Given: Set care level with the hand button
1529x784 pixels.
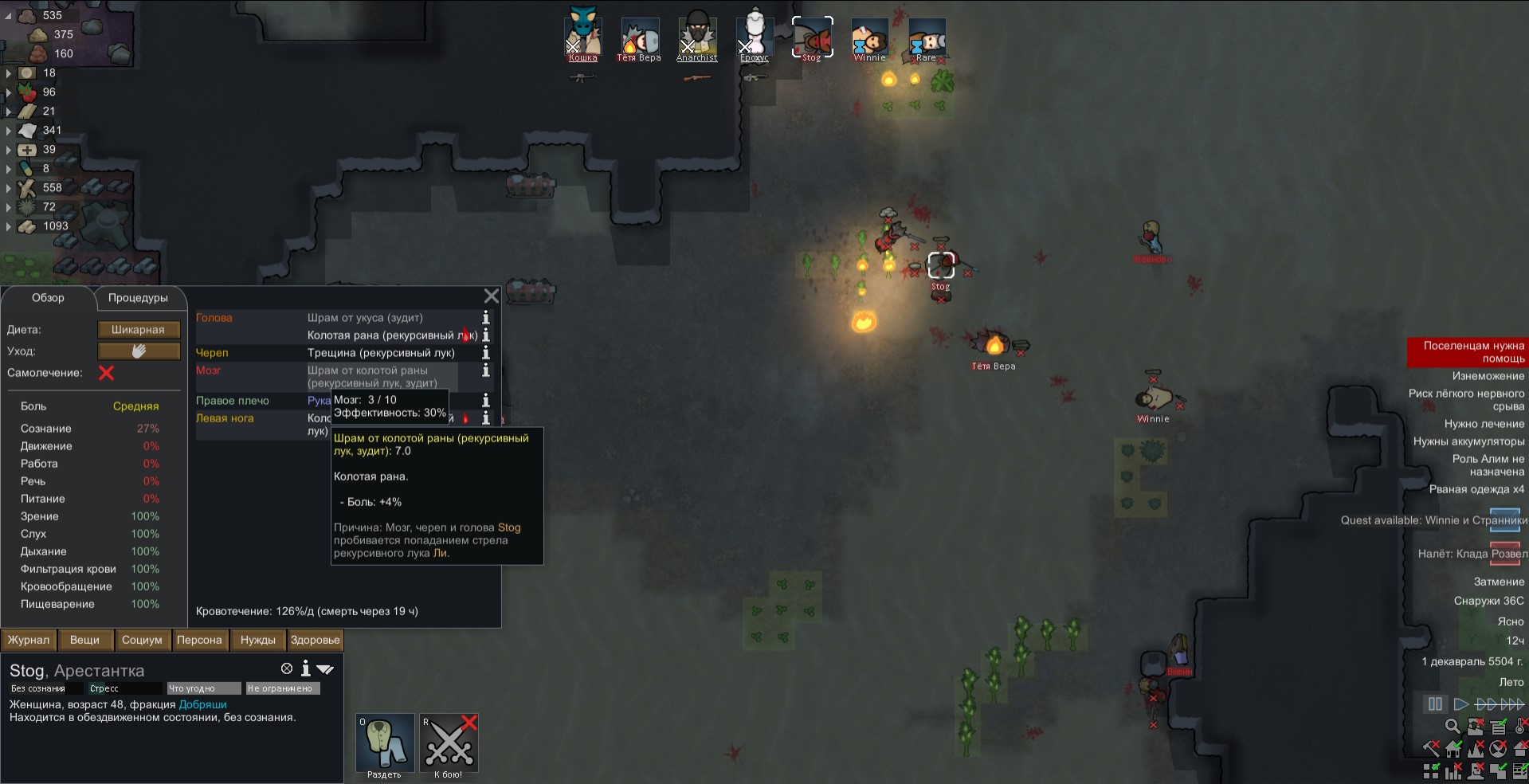Looking at the screenshot, I should point(139,351).
